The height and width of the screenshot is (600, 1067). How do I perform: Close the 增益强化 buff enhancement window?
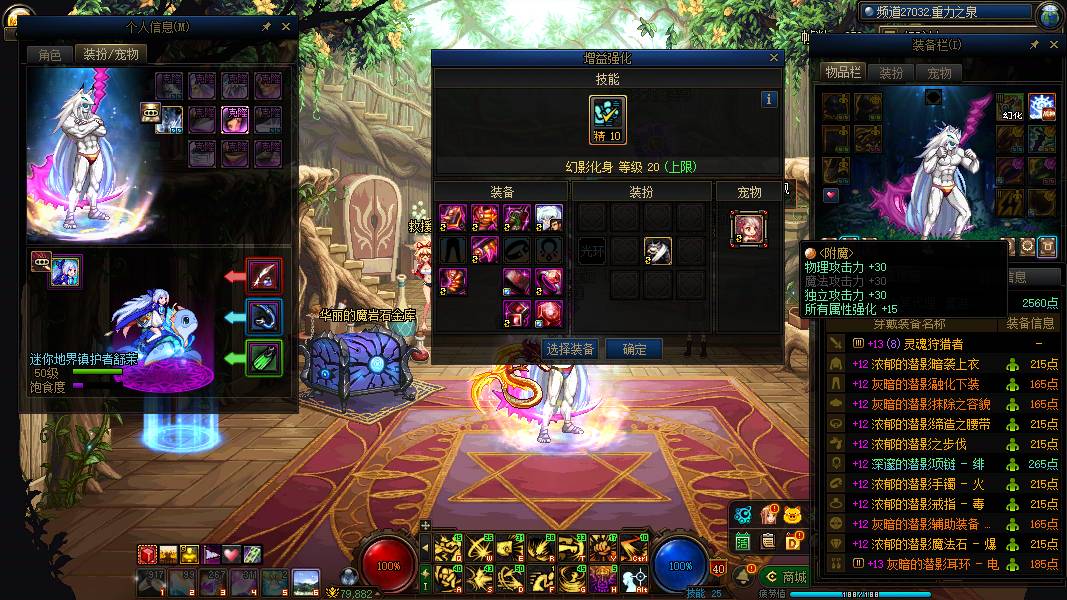pyautogui.click(x=774, y=58)
